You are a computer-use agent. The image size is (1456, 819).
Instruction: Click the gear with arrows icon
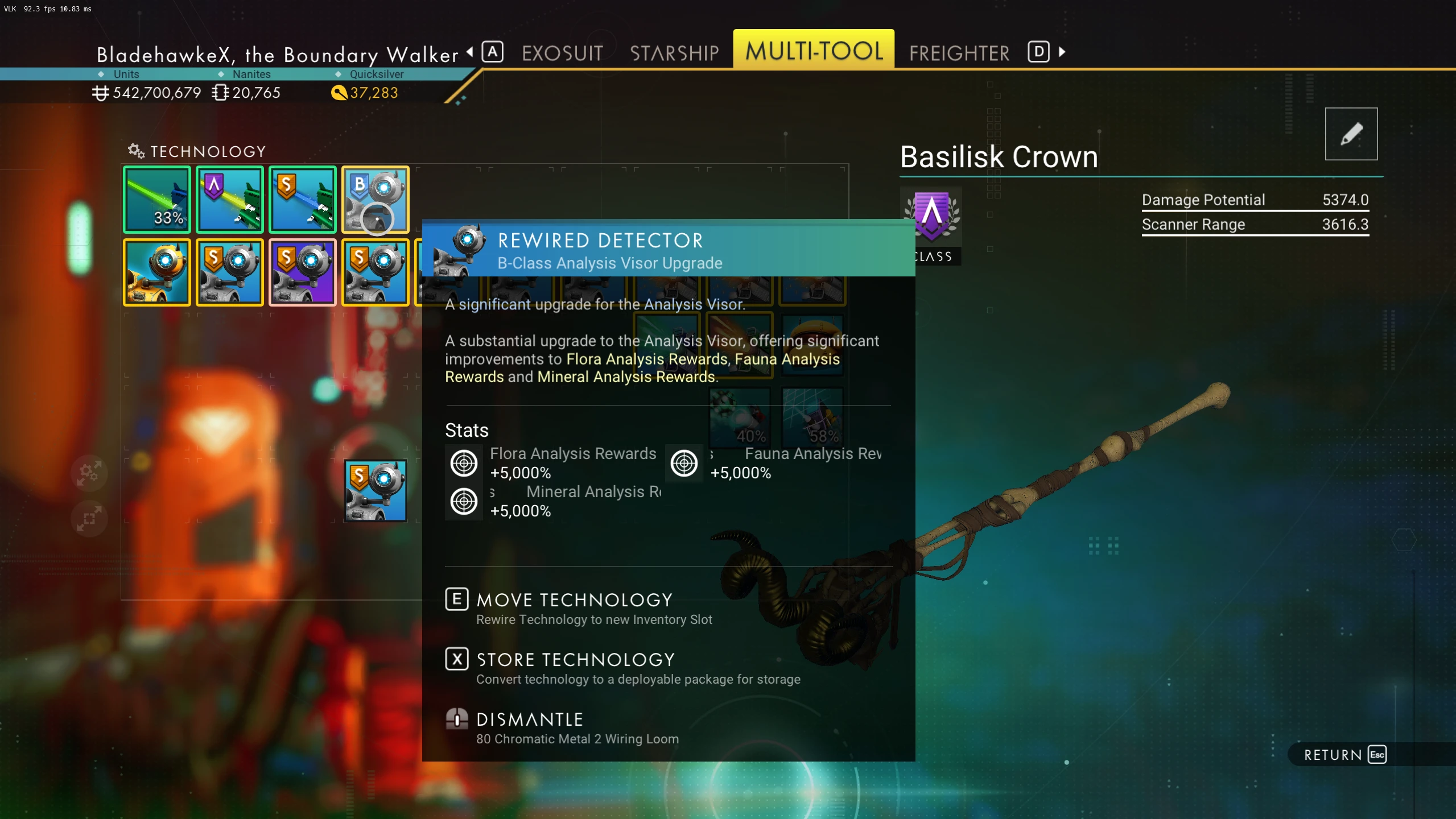click(90, 472)
